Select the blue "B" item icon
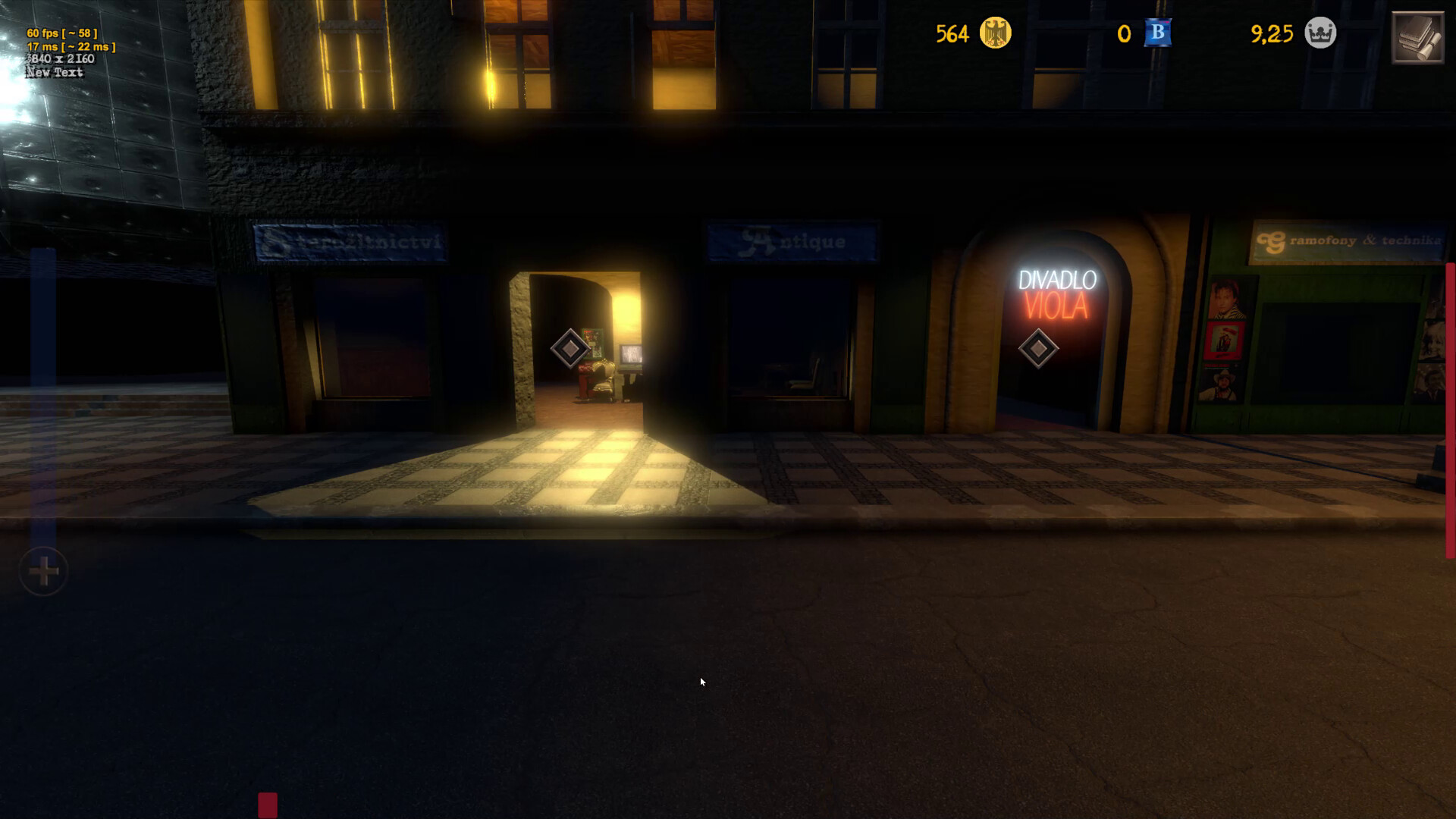Screen dimensions: 1456x819 1156,33
